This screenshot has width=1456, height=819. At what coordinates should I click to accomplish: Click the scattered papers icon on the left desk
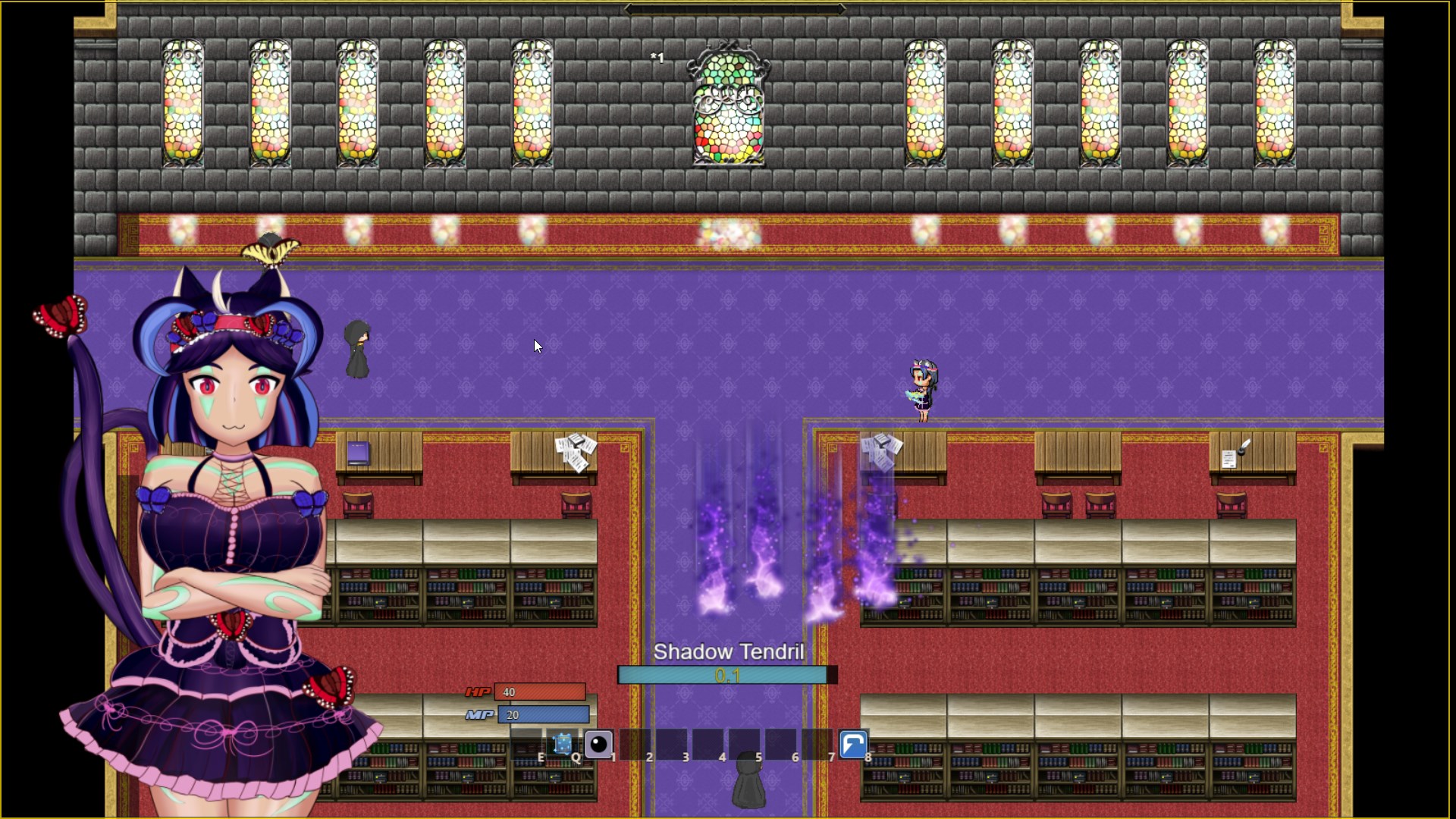[576, 451]
